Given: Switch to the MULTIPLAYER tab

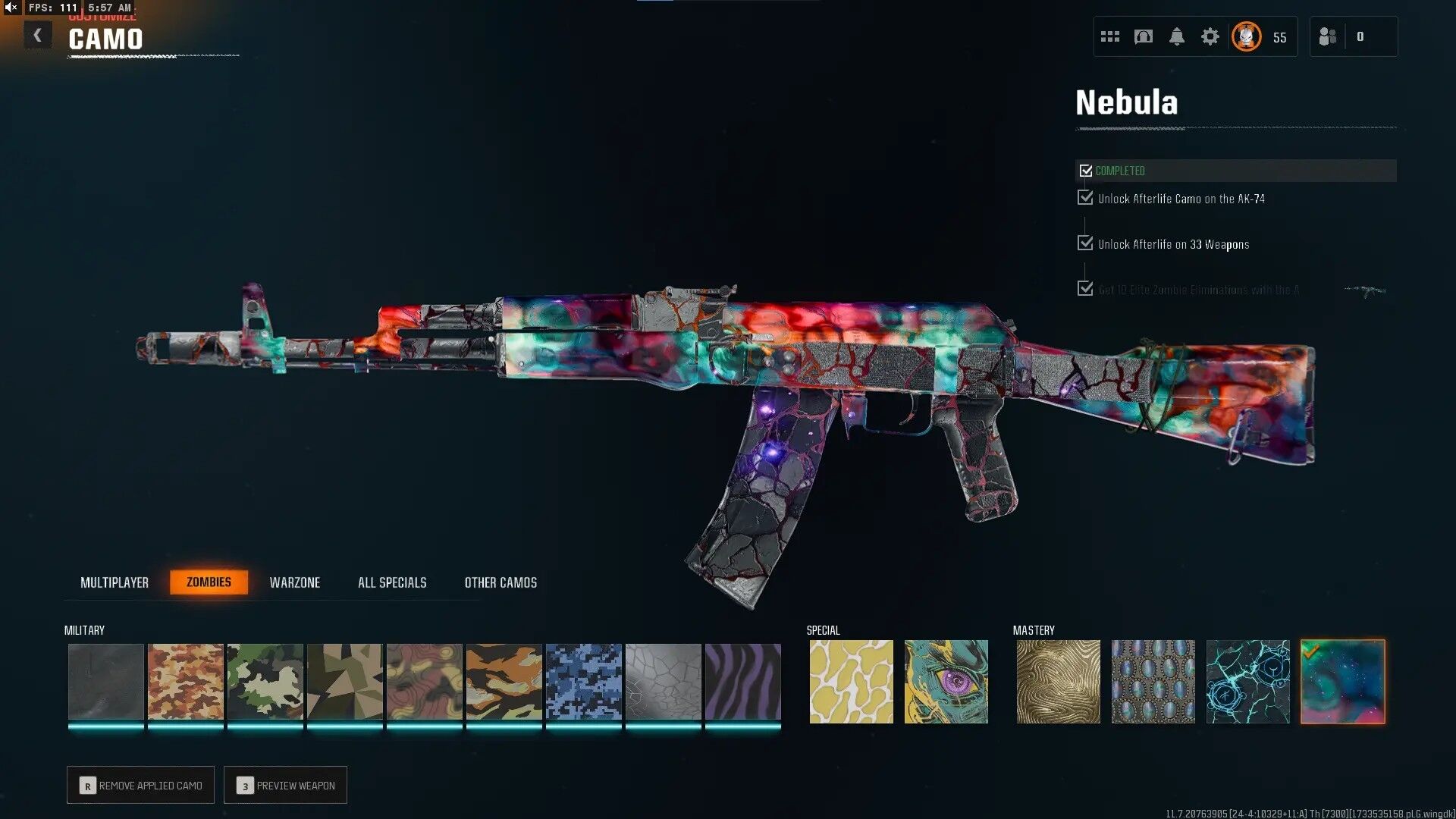Looking at the screenshot, I should [x=115, y=582].
